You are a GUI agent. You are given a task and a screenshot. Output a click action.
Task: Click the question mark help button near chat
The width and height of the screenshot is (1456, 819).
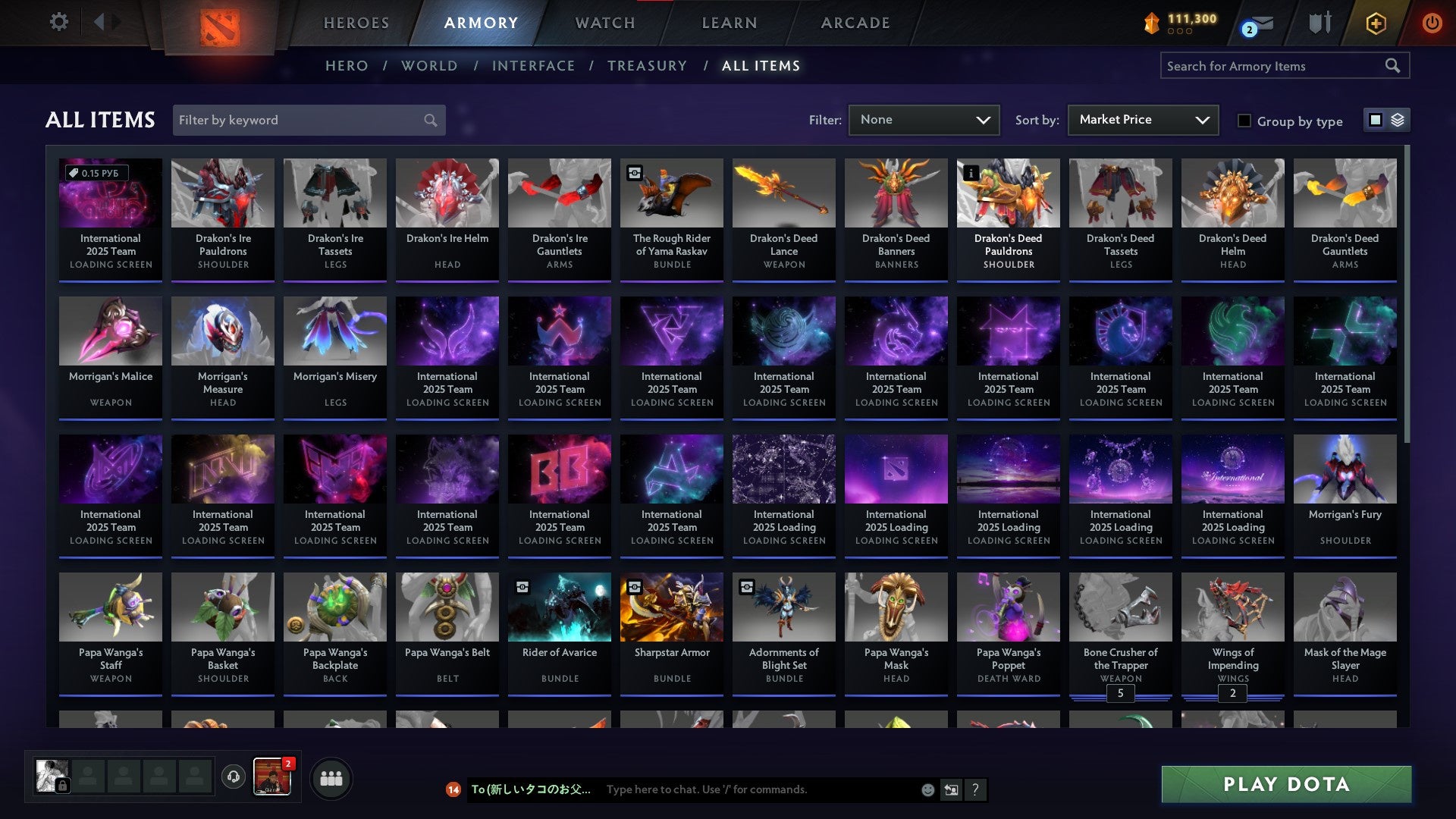(x=976, y=789)
